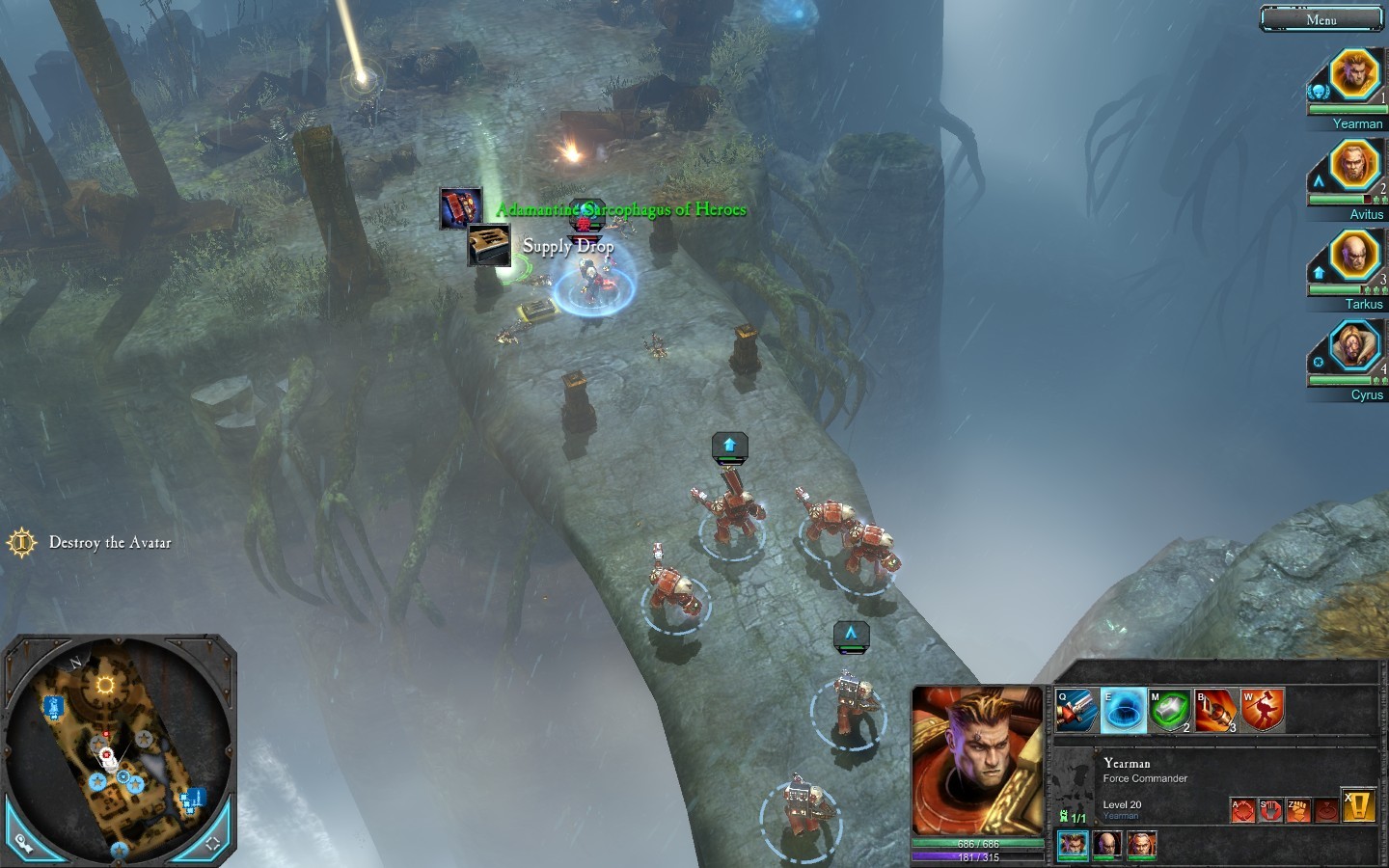The image size is (1389, 868).
Task: Use the green M supply item
Action: (1169, 711)
